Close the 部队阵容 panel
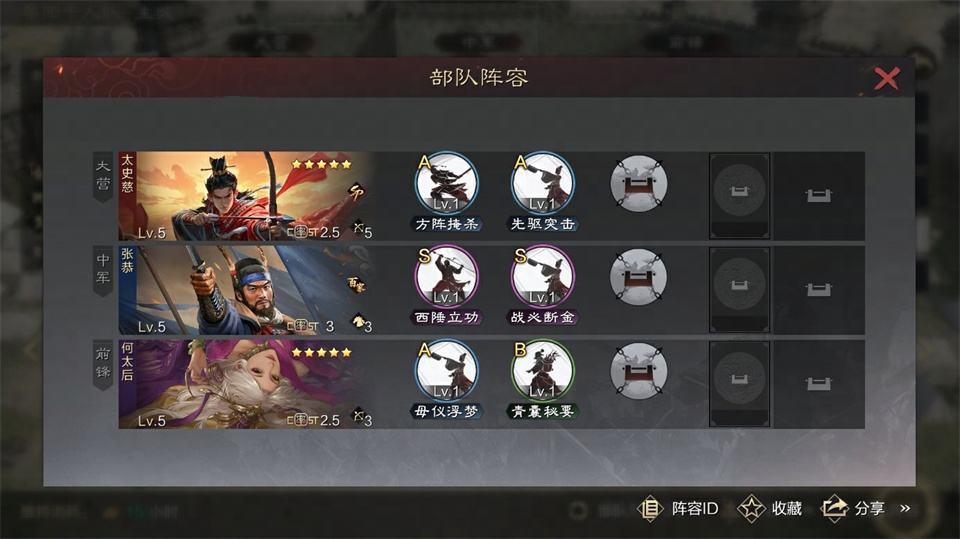Viewport: 960px width, 539px height. 886,79
